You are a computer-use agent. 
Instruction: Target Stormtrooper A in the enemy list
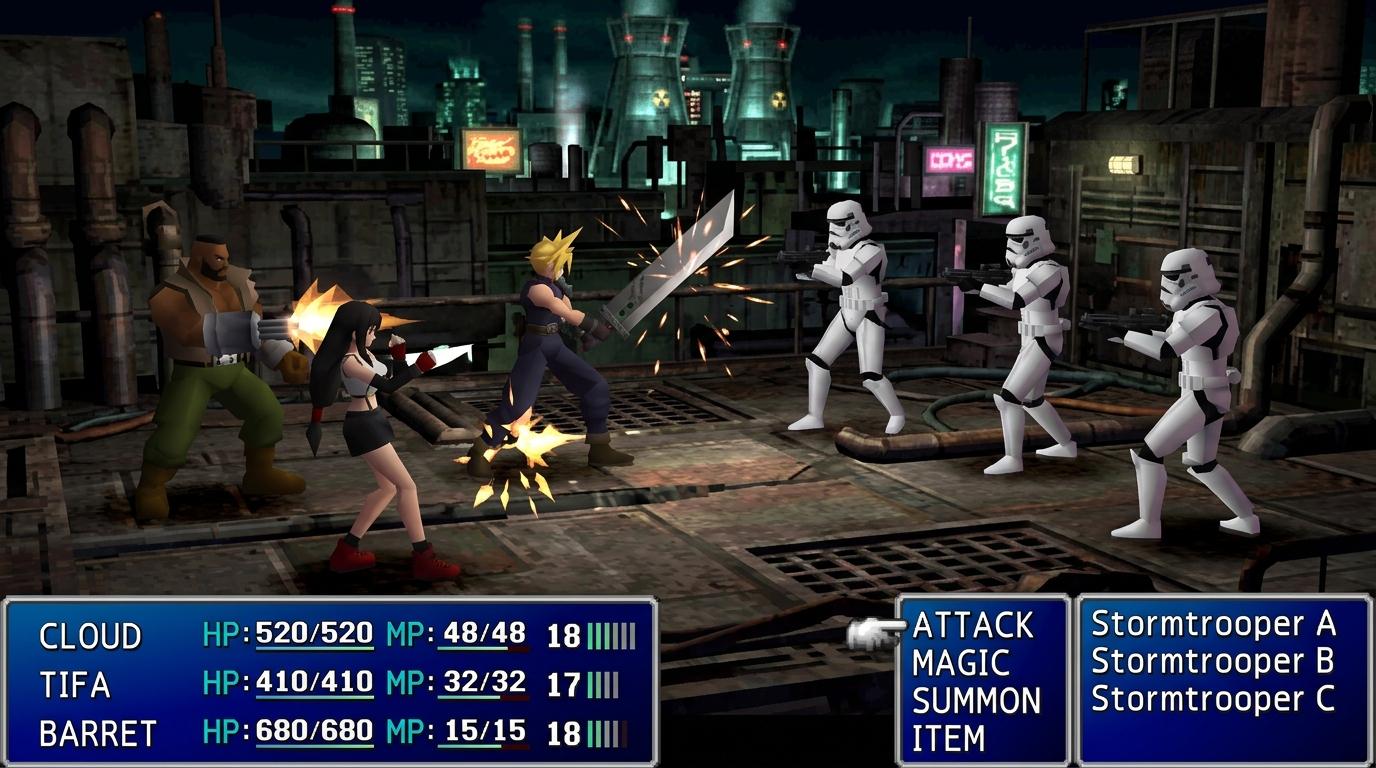tap(1213, 624)
